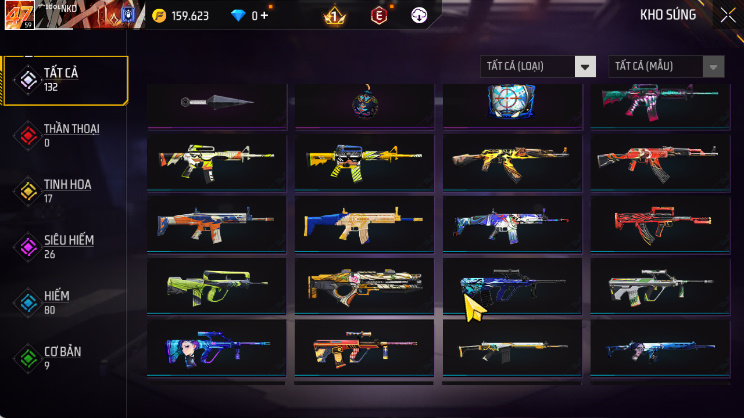Show the Siêu Hiếm weapon skins
This screenshot has height=418, width=744.
[66, 246]
